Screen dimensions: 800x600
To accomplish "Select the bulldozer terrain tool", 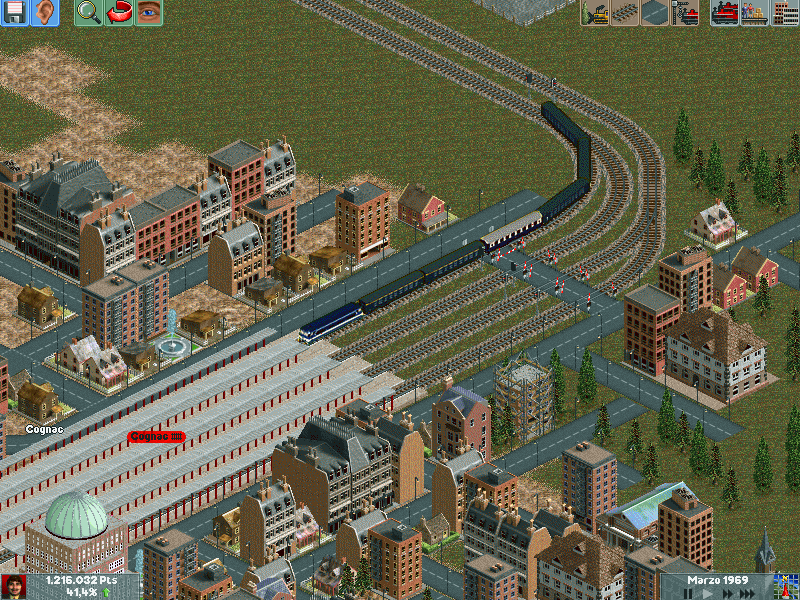I will [595, 13].
